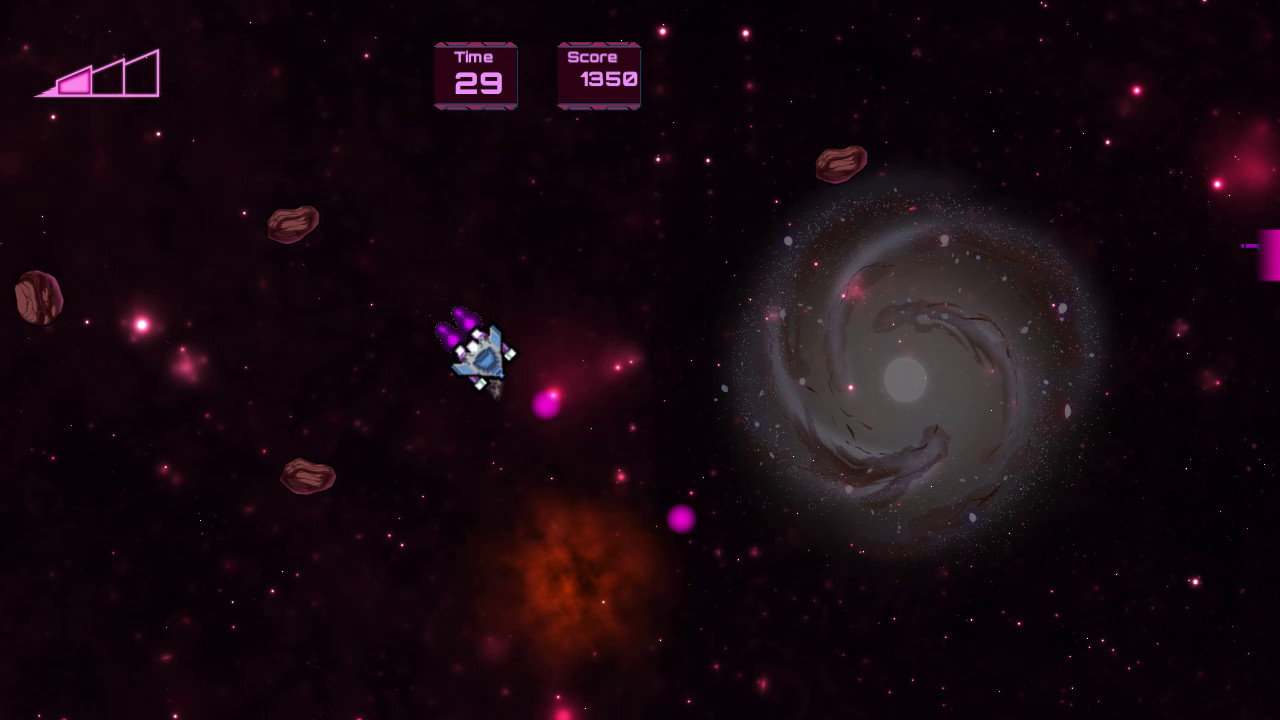Click the magenta projectile beside the ship
The height and width of the screenshot is (720, 1280).
click(x=547, y=406)
